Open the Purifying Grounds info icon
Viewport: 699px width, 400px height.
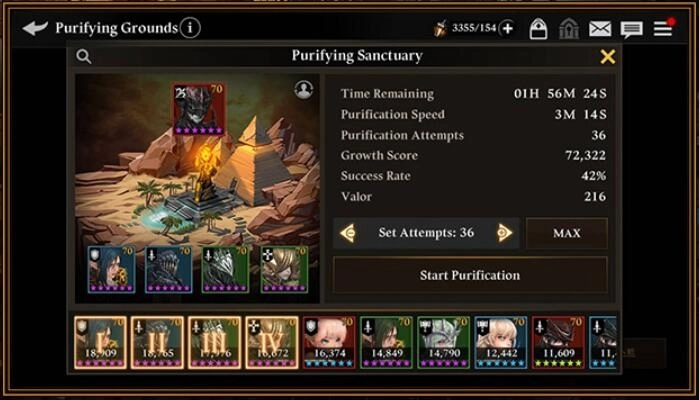(x=190, y=28)
